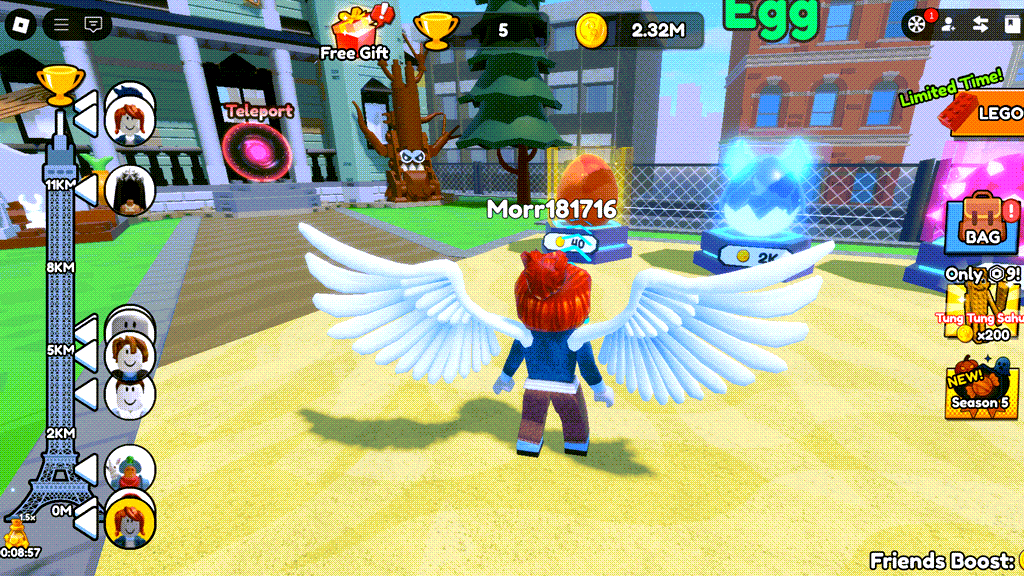Select the black-haired player avatar at 11KM
Viewport: 1024px width, 576px height.
[x=130, y=189]
